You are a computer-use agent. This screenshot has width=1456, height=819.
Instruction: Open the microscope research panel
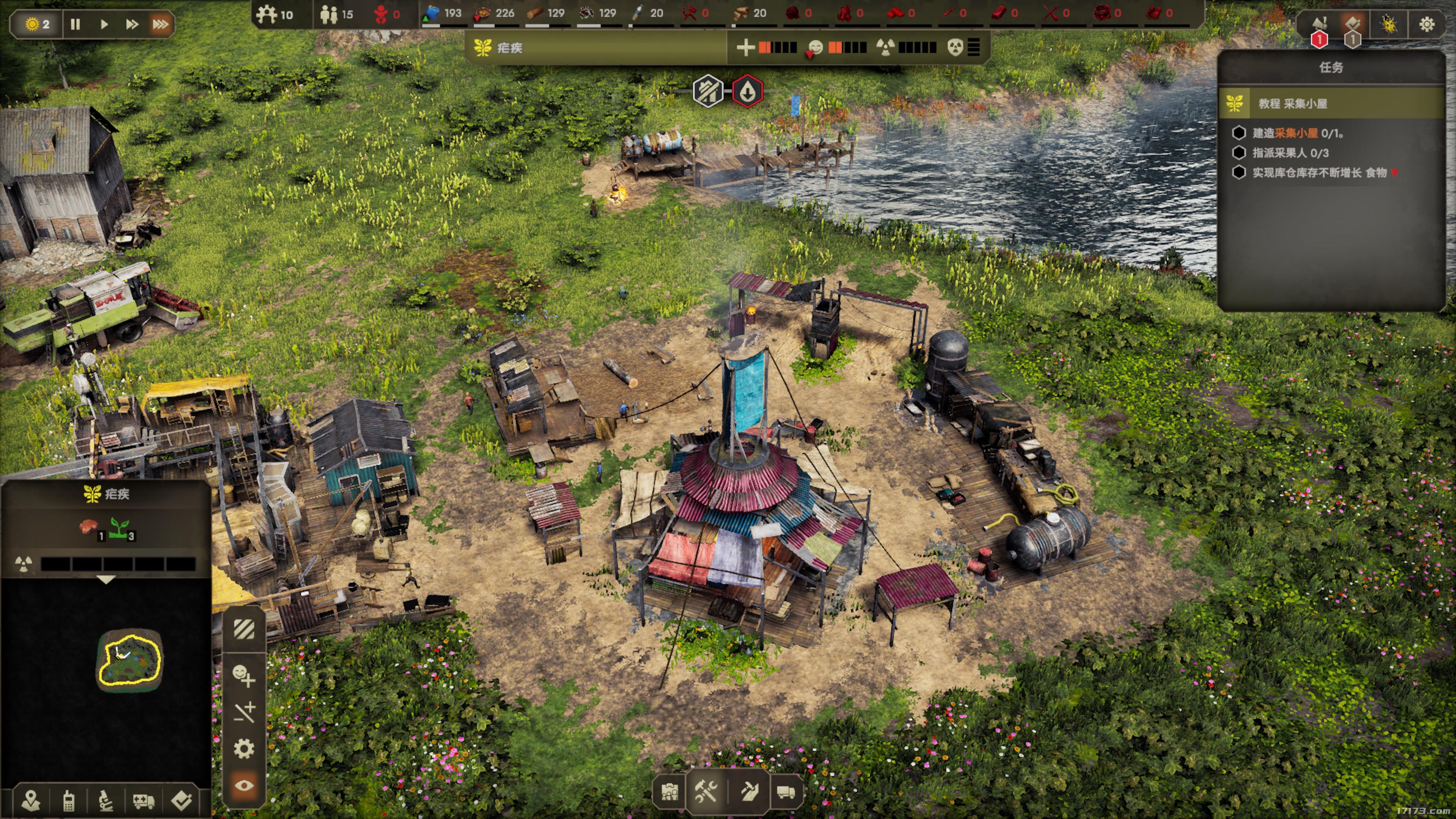[106, 800]
